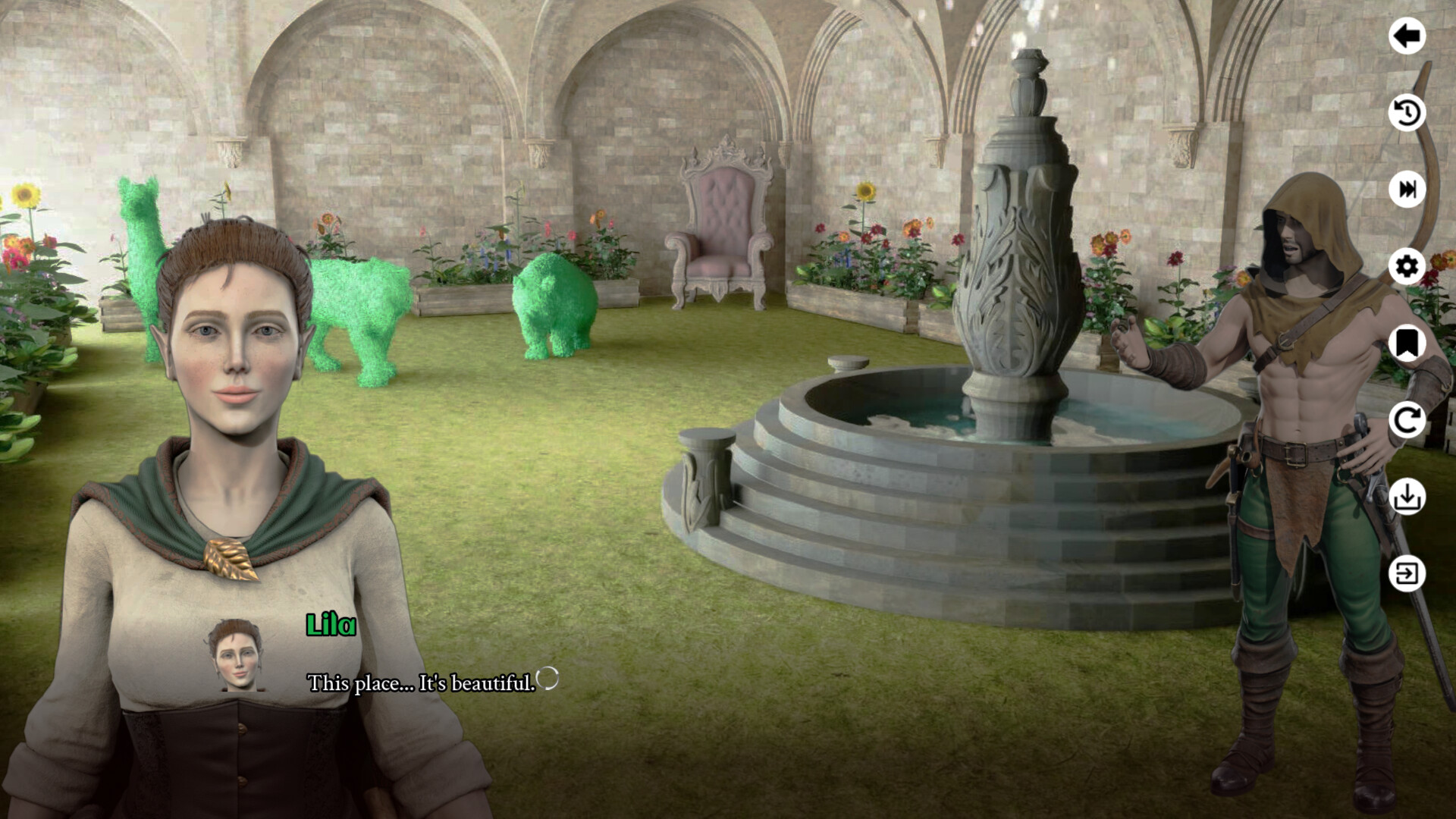Click the back arrow to rewind dialogue

1407,35
